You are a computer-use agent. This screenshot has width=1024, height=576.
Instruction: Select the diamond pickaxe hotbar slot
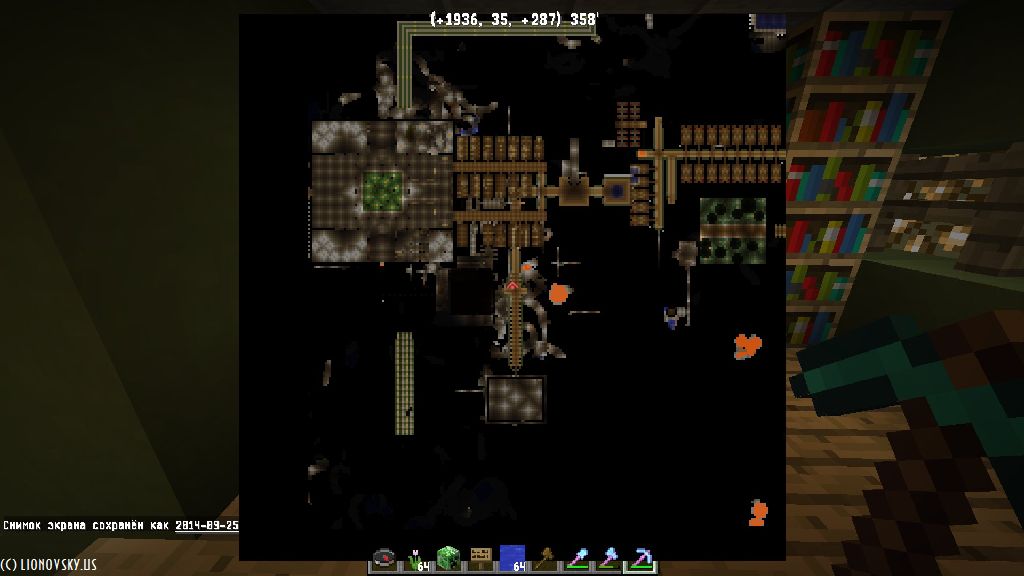(640, 559)
